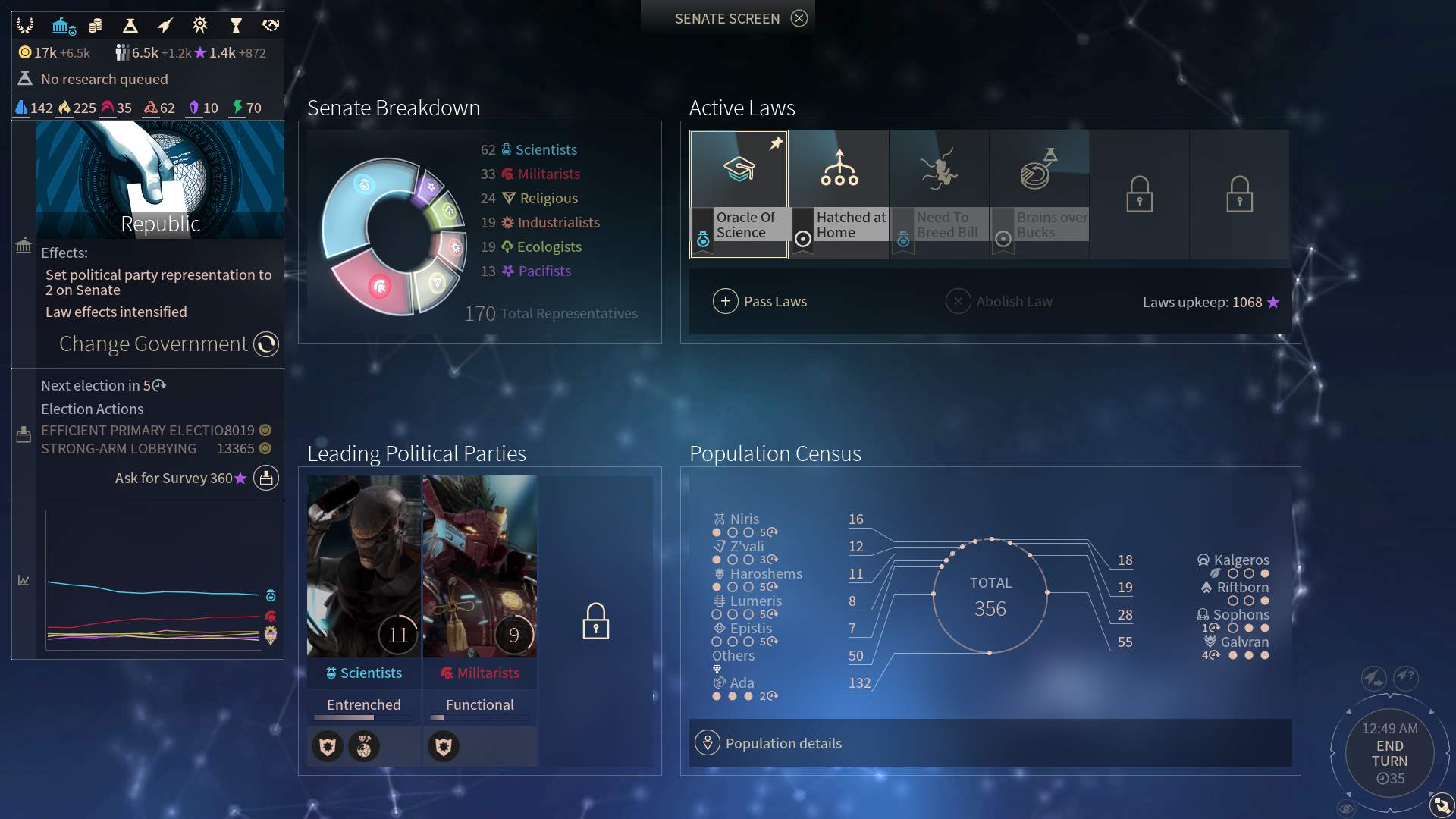Select the Militarists party portrait
The height and width of the screenshot is (819, 1456).
pyautogui.click(x=480, y=566)
